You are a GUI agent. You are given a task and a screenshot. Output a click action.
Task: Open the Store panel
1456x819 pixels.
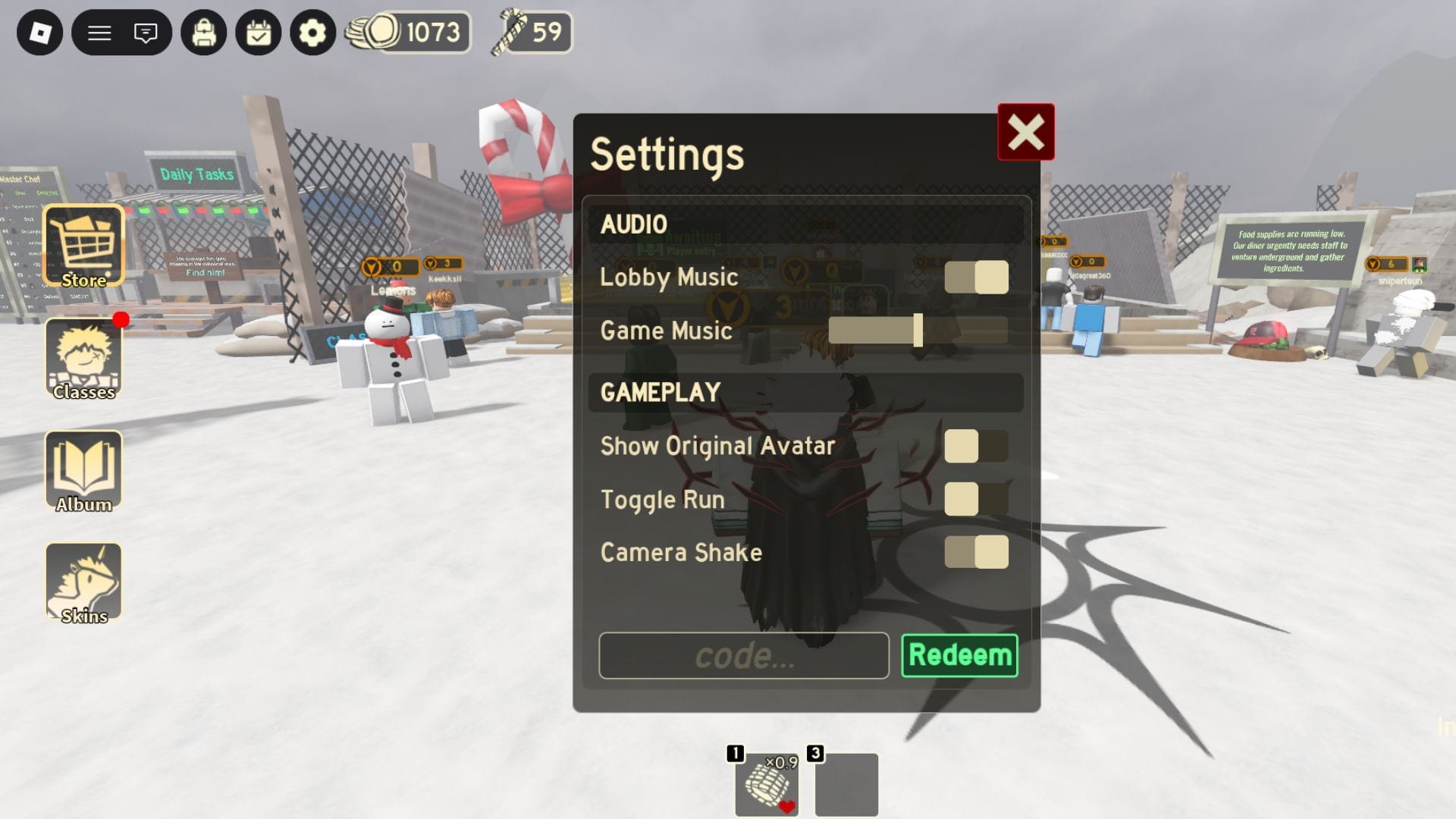tap(83, 243)
